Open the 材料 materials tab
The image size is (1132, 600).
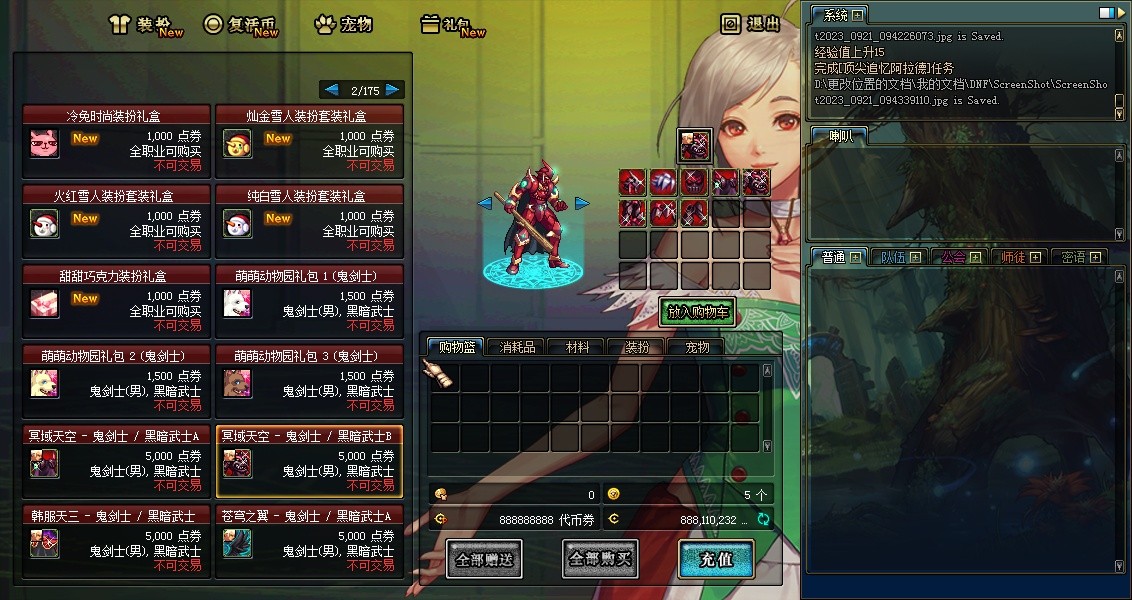point(577,347)
